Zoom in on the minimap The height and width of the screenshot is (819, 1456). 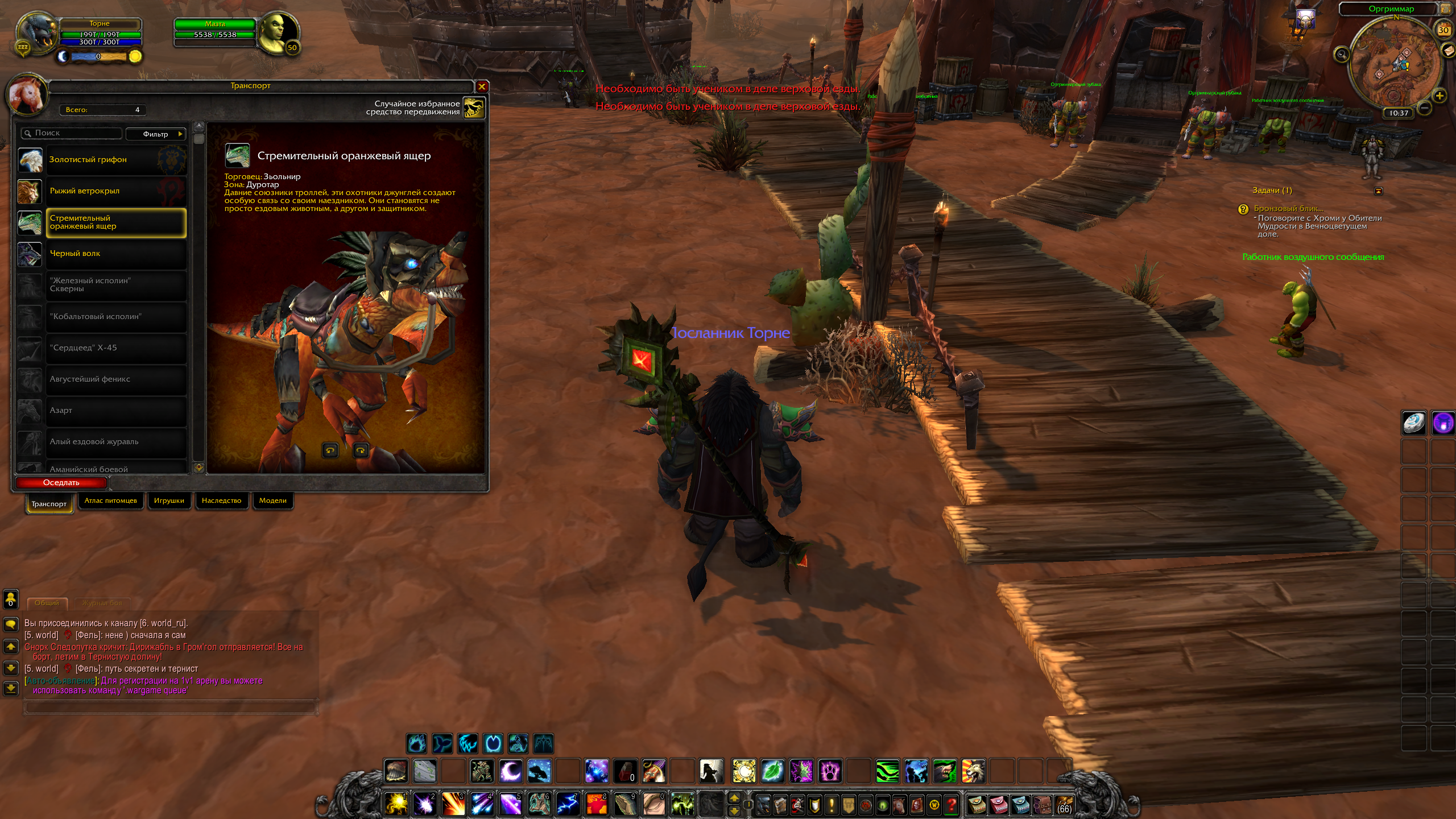point(1440,96)
